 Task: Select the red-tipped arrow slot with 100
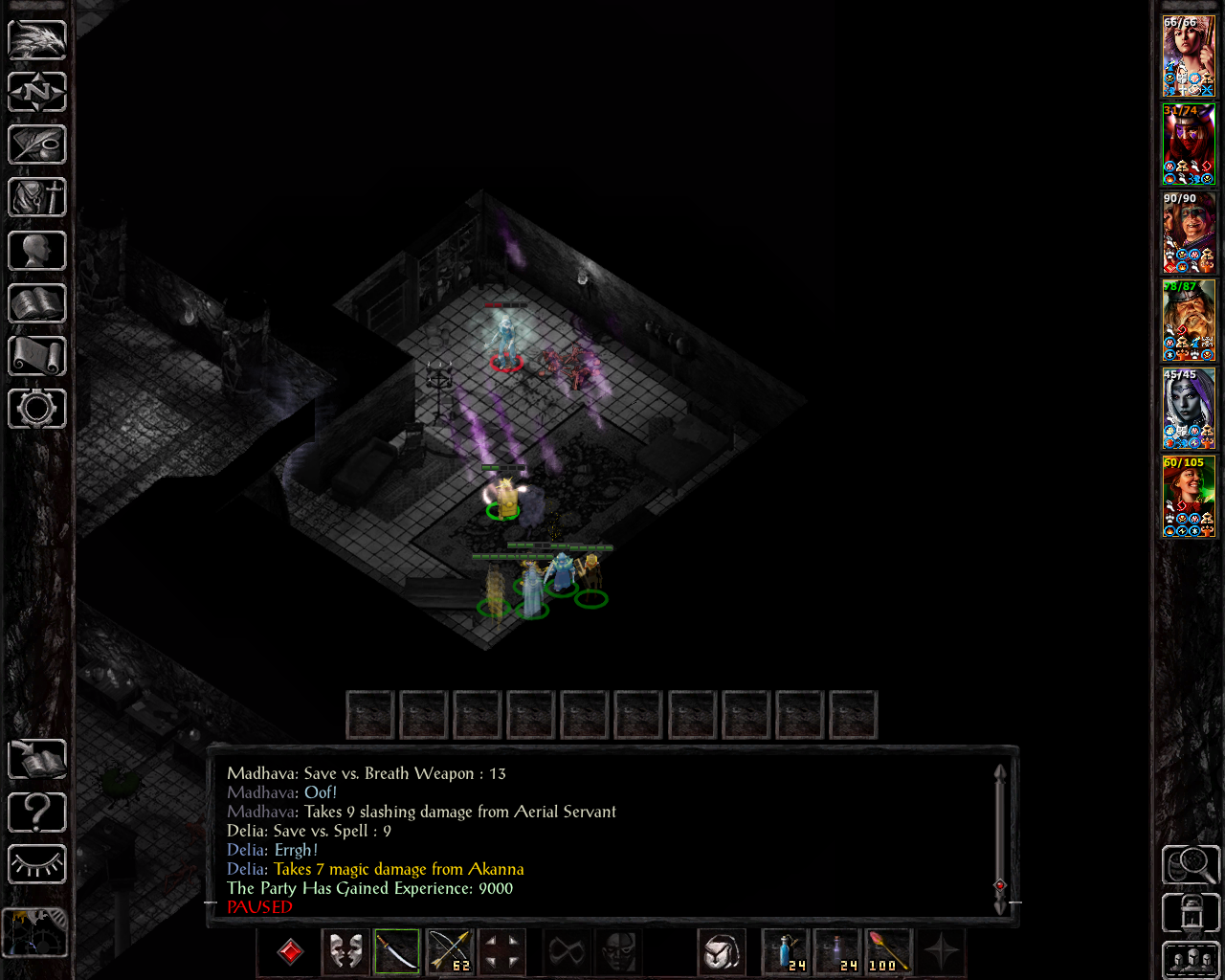889,952
